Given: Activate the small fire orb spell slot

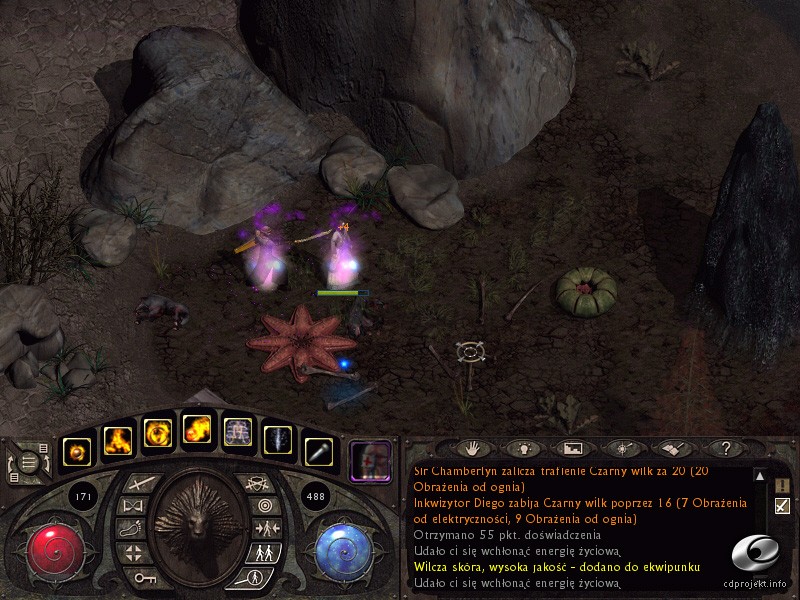Looking at the screenshot, I should [77, 452].
